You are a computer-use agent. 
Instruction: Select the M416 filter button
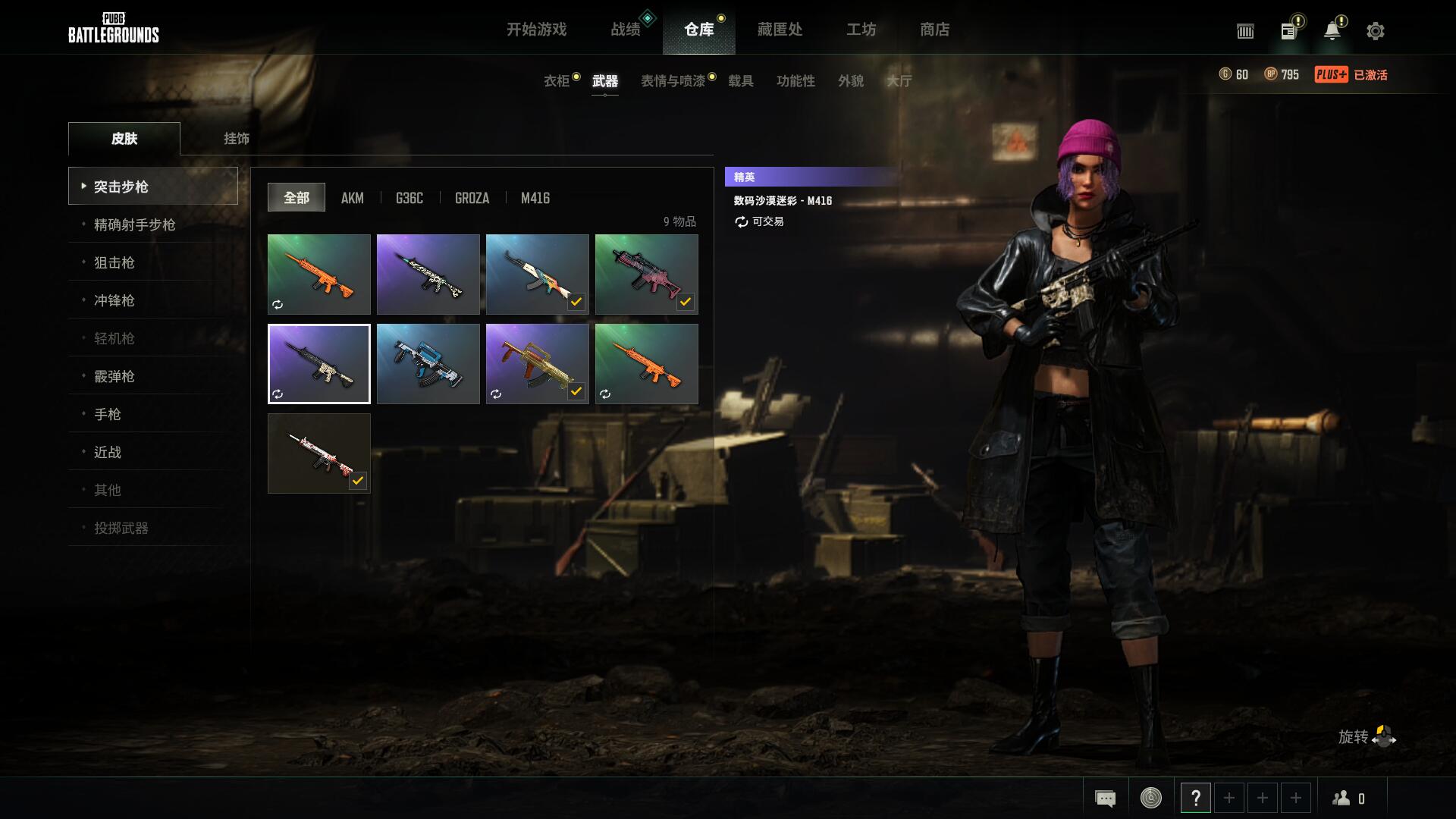click(x=535, y=198)
